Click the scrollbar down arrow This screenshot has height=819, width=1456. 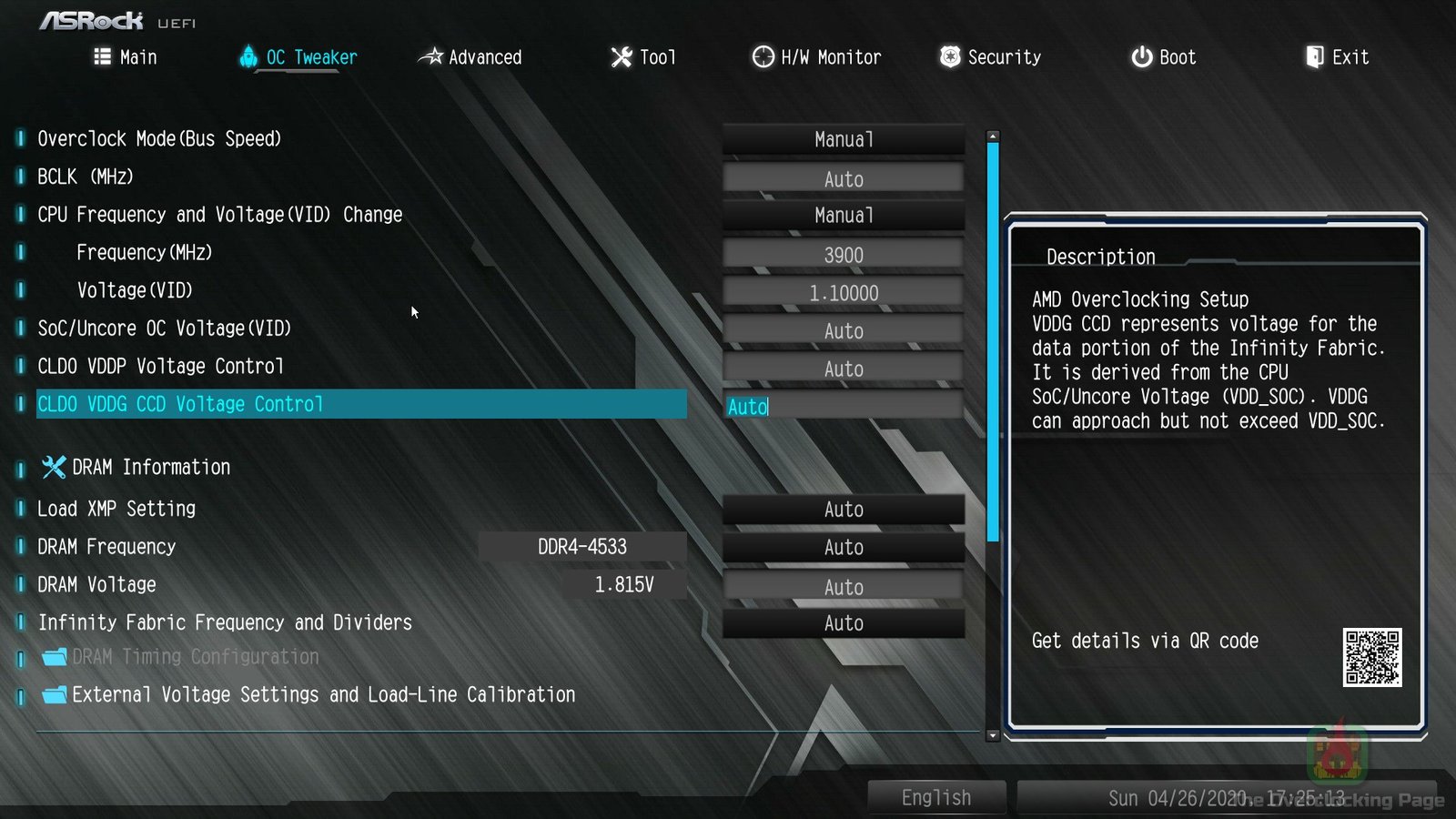(x=993, y=735)
